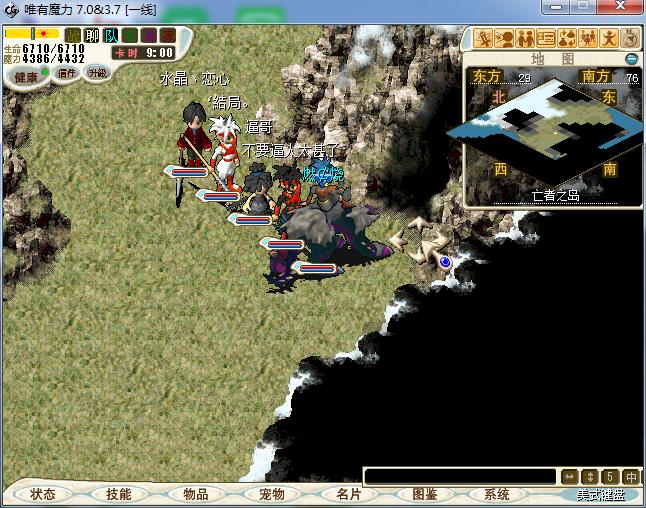This screenshot has width=646, height=508.
Task: Open the 物品 items menu
Action: (x=196, y=494)
